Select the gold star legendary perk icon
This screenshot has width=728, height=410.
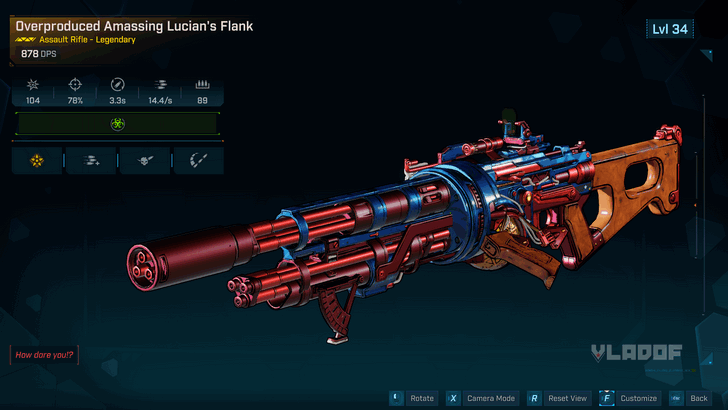37,160
